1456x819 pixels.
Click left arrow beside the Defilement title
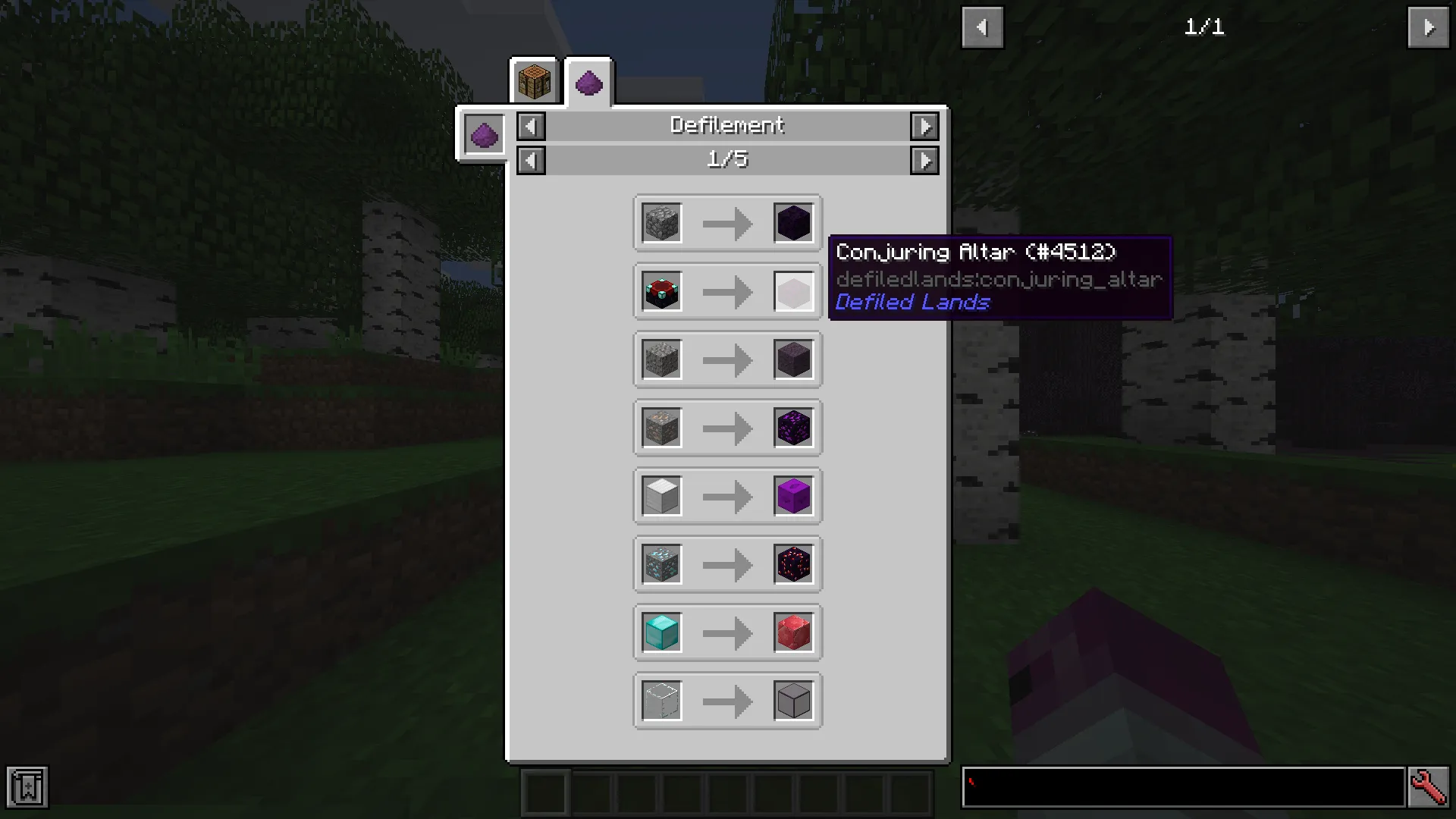[x=530, y=126]
